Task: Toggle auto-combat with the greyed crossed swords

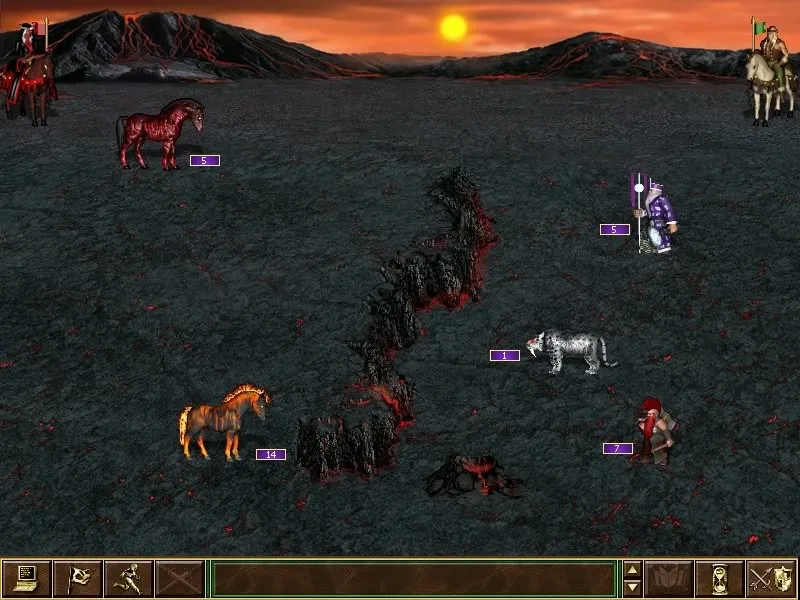Action: click(x=180, y=578)
